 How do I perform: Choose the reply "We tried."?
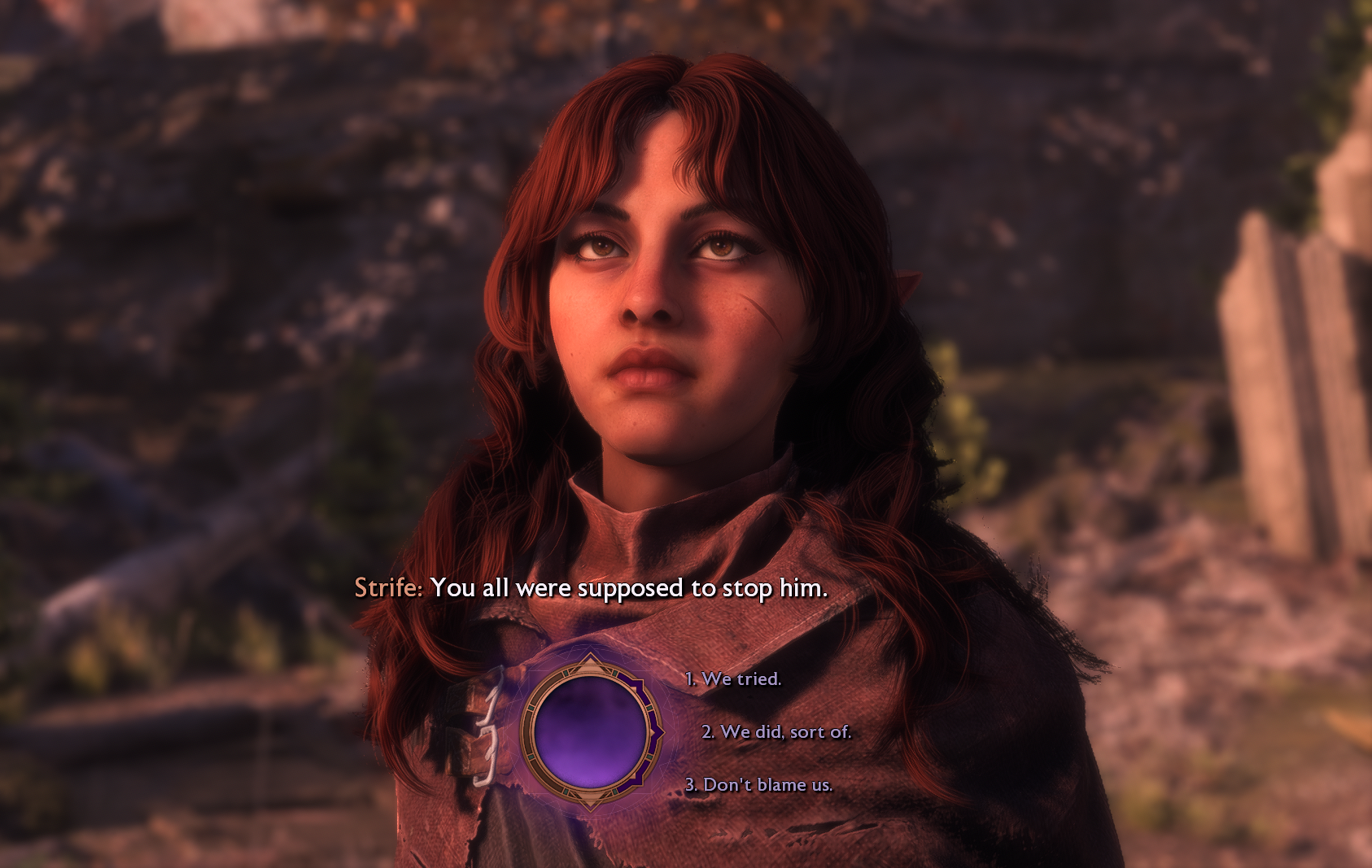[733, 679]
